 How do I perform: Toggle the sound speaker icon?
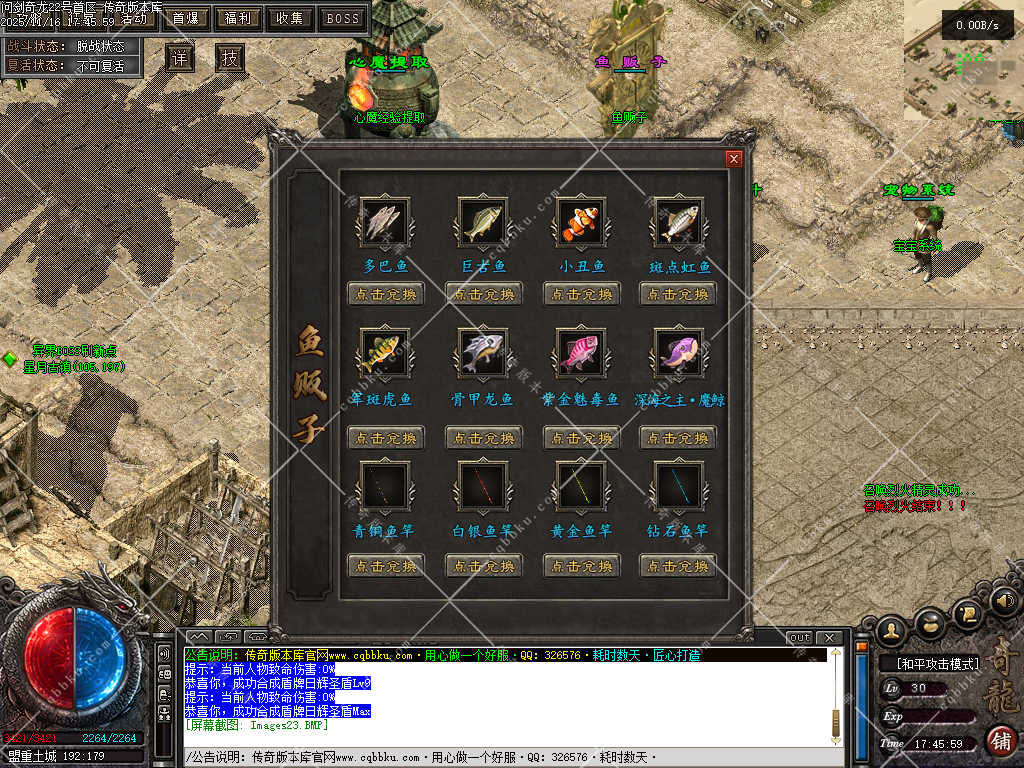pos(1005,600)
